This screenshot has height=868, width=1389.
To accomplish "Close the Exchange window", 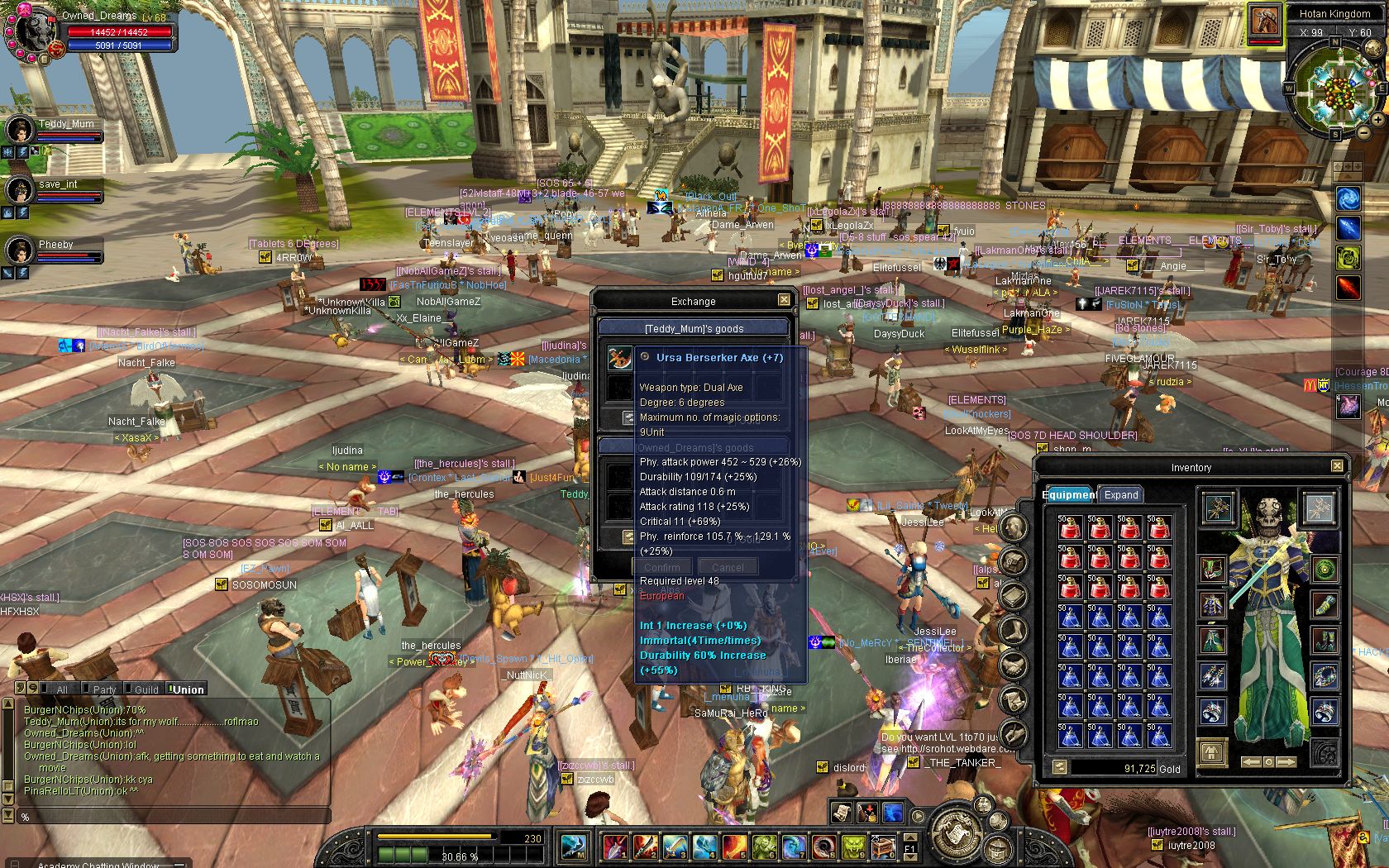I will (x=784, y=300).
